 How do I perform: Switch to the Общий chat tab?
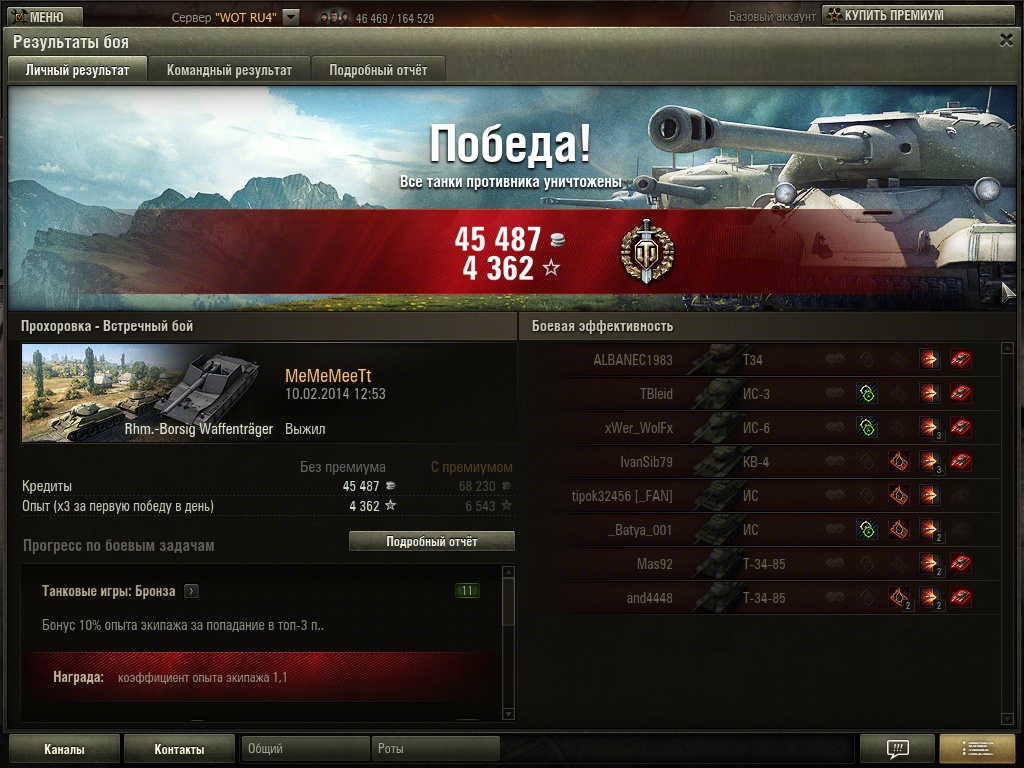pyautogui.click(x=305, y=748)
